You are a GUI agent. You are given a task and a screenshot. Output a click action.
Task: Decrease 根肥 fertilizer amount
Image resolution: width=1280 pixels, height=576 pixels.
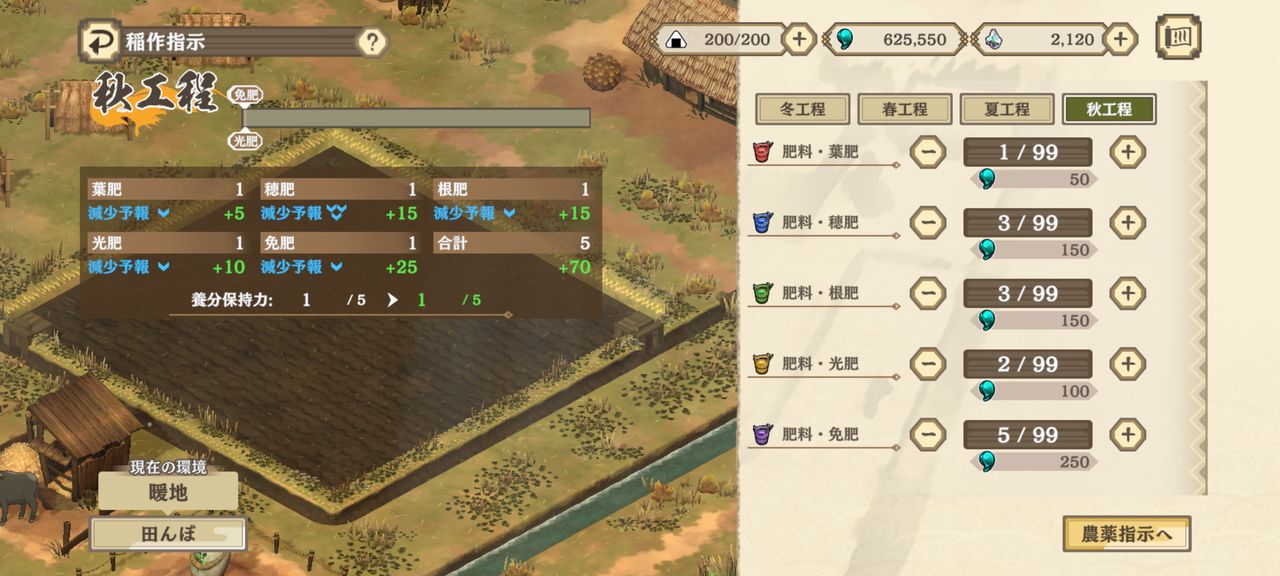coord(928,293)
